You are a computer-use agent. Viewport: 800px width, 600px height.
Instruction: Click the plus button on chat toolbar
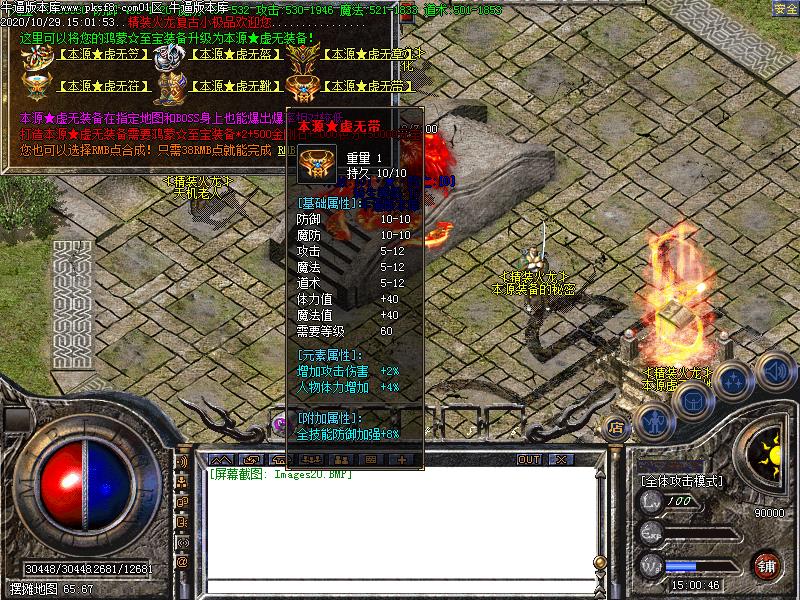[403, 459]
